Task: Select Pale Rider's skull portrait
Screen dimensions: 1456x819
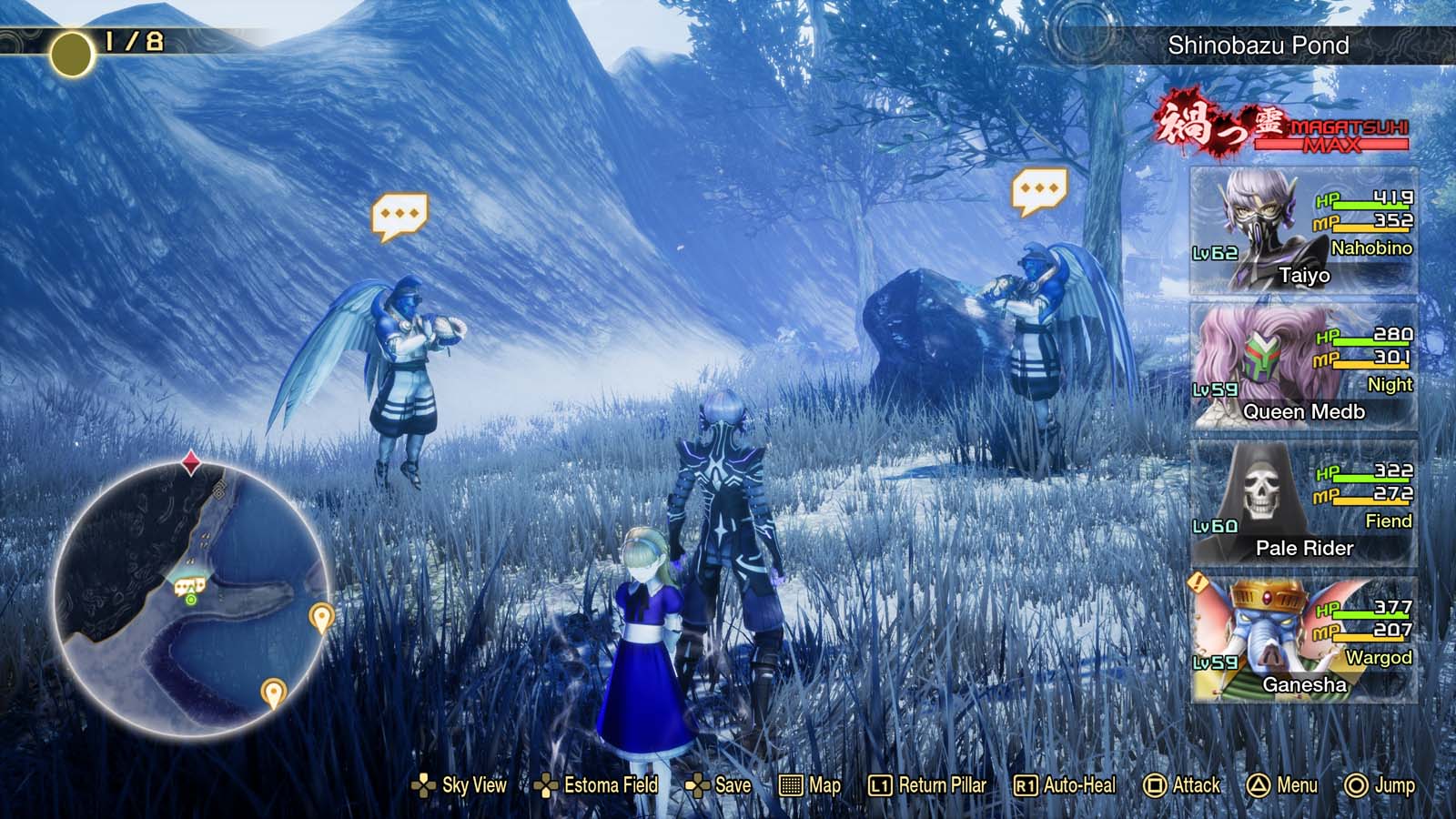Action: tap(1259, 490)
